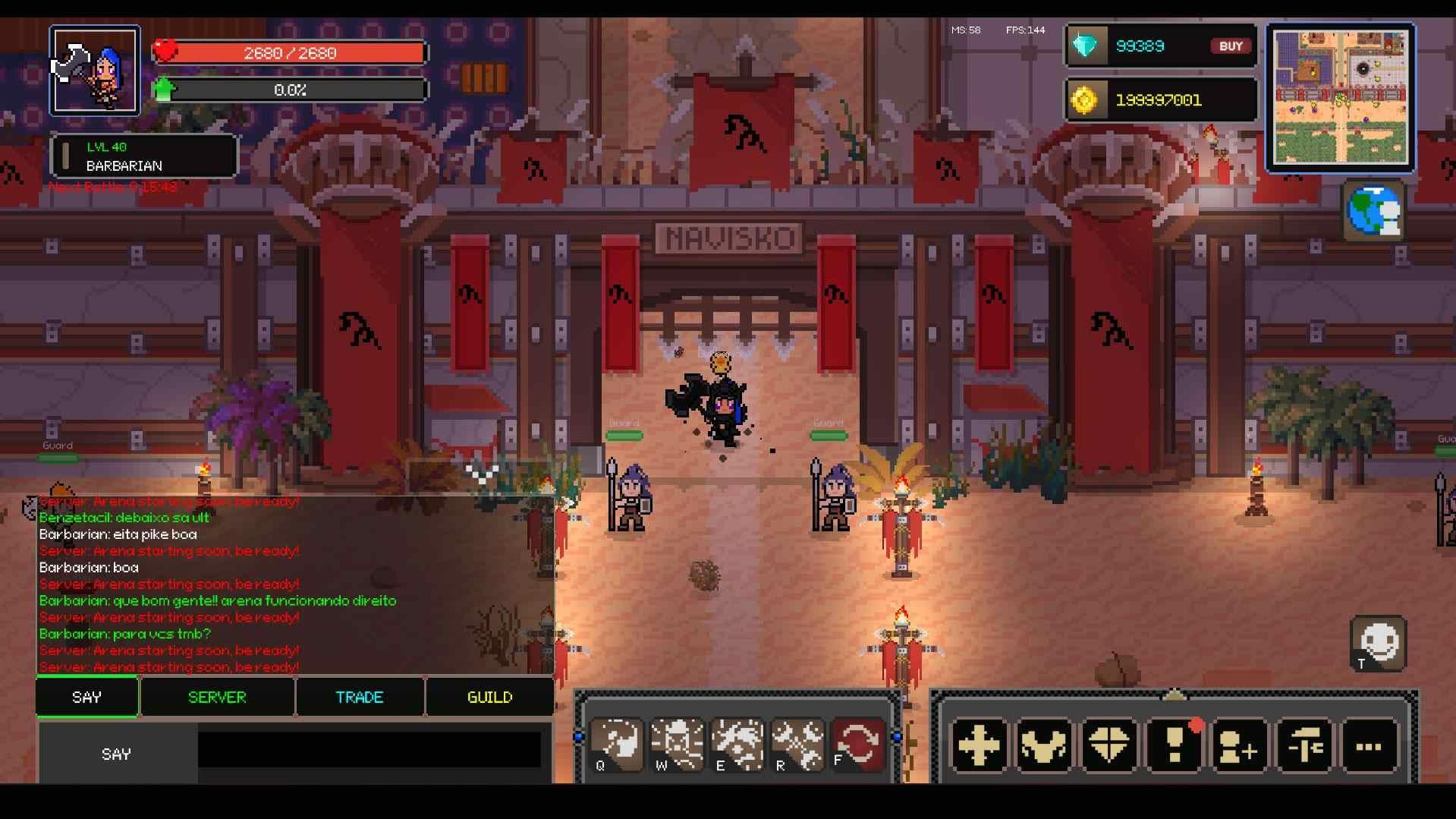Open the add-friend player menu
This screenshot has width=1456, height=819.
1239,745
